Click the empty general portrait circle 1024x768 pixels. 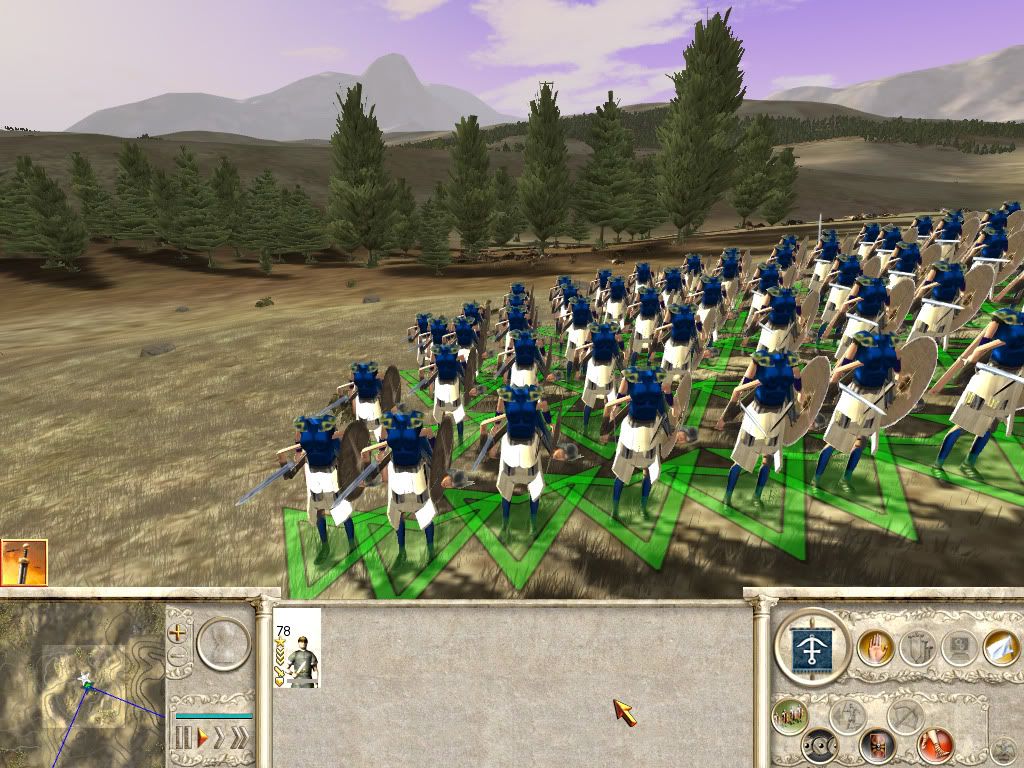coord(223,643)
